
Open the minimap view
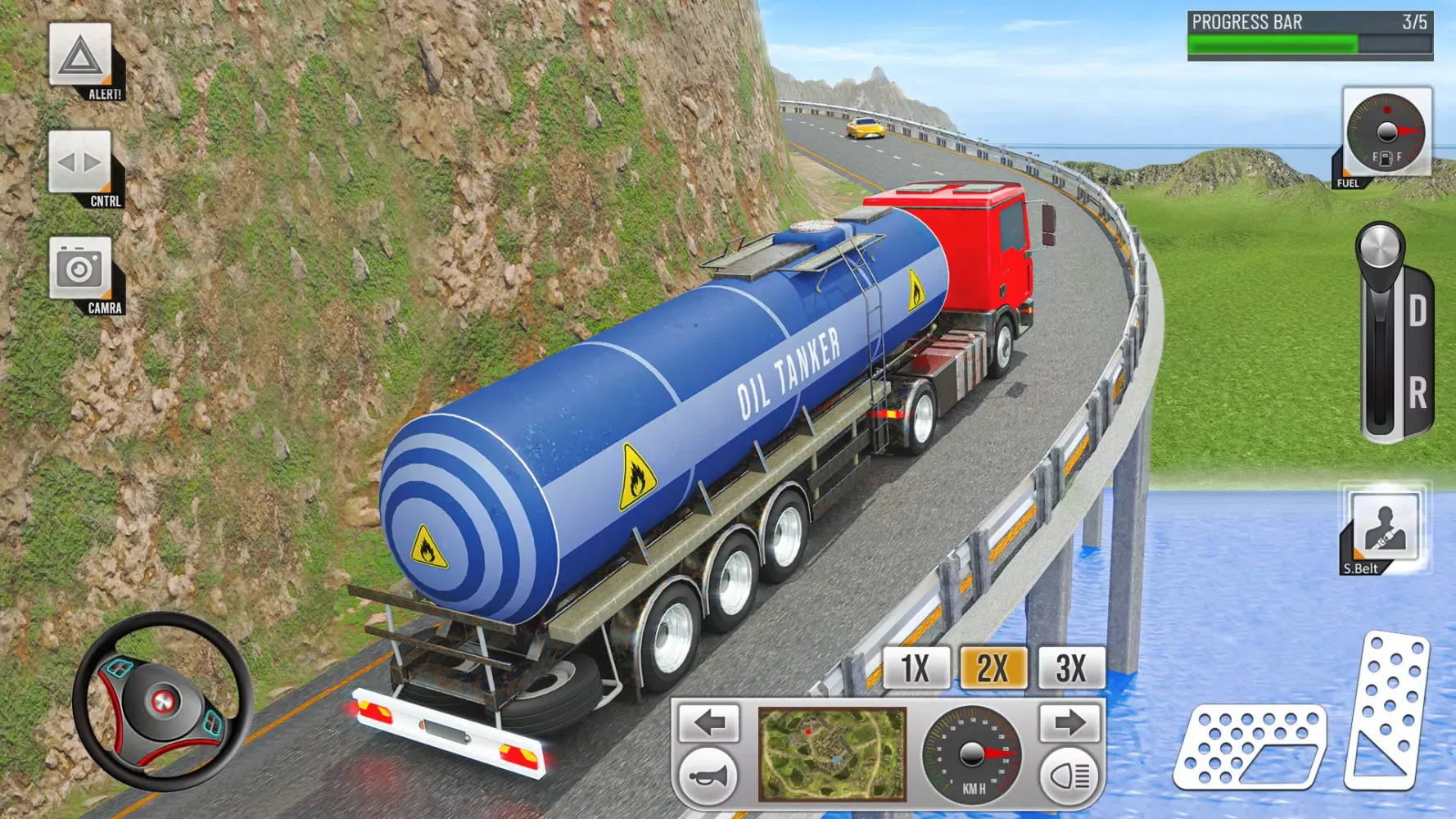coord(832,753)
